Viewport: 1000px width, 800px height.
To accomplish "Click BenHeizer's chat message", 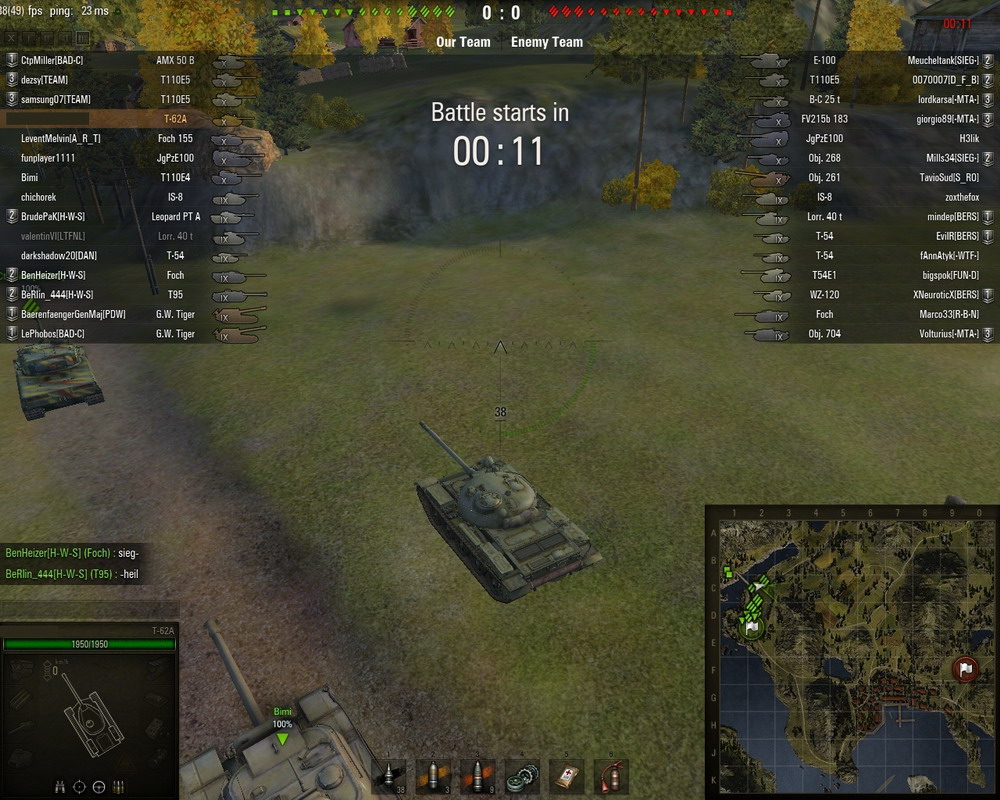I will click(x=72, y=553).
